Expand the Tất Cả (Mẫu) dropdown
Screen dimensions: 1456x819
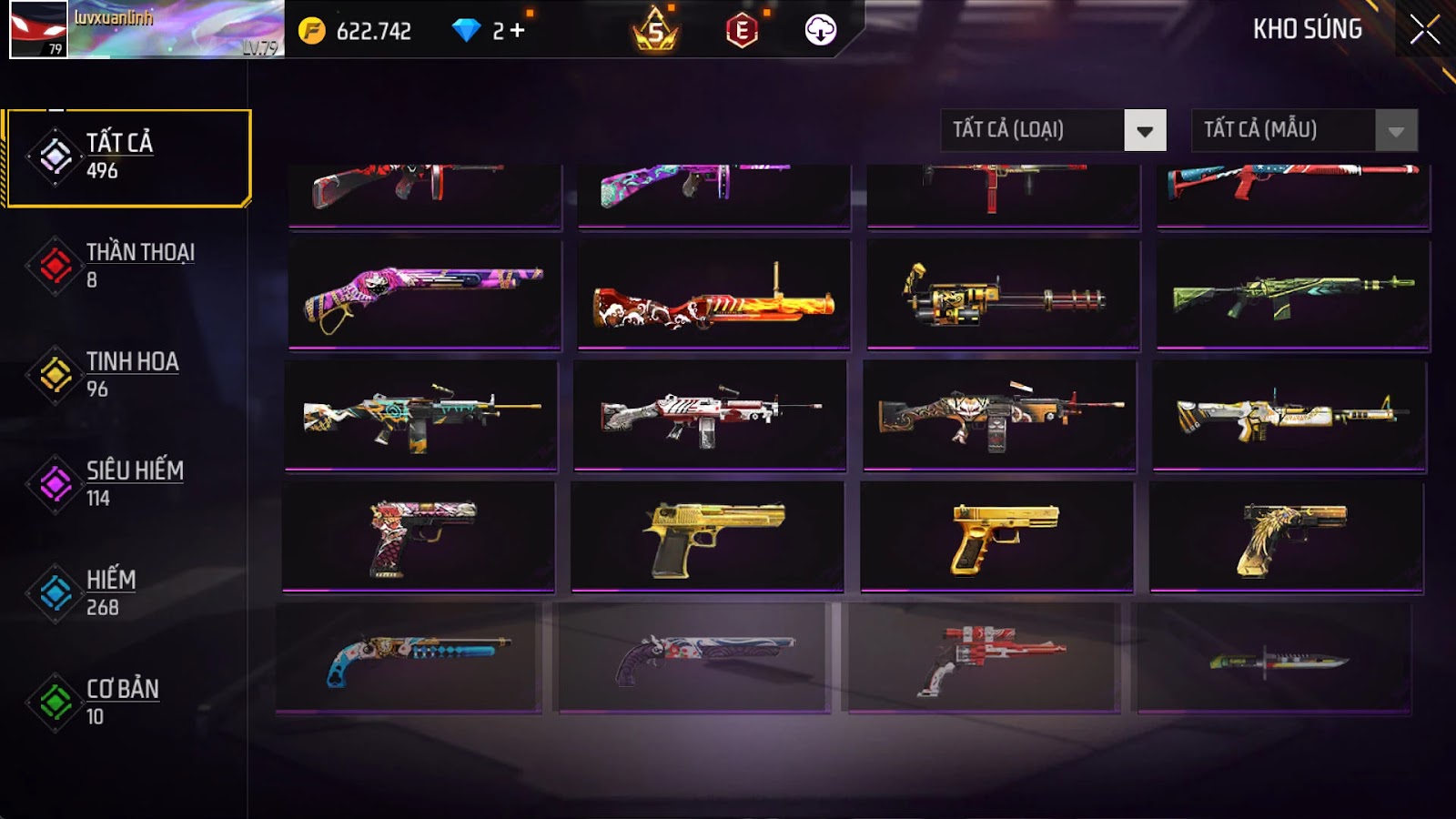(1304, 130)
